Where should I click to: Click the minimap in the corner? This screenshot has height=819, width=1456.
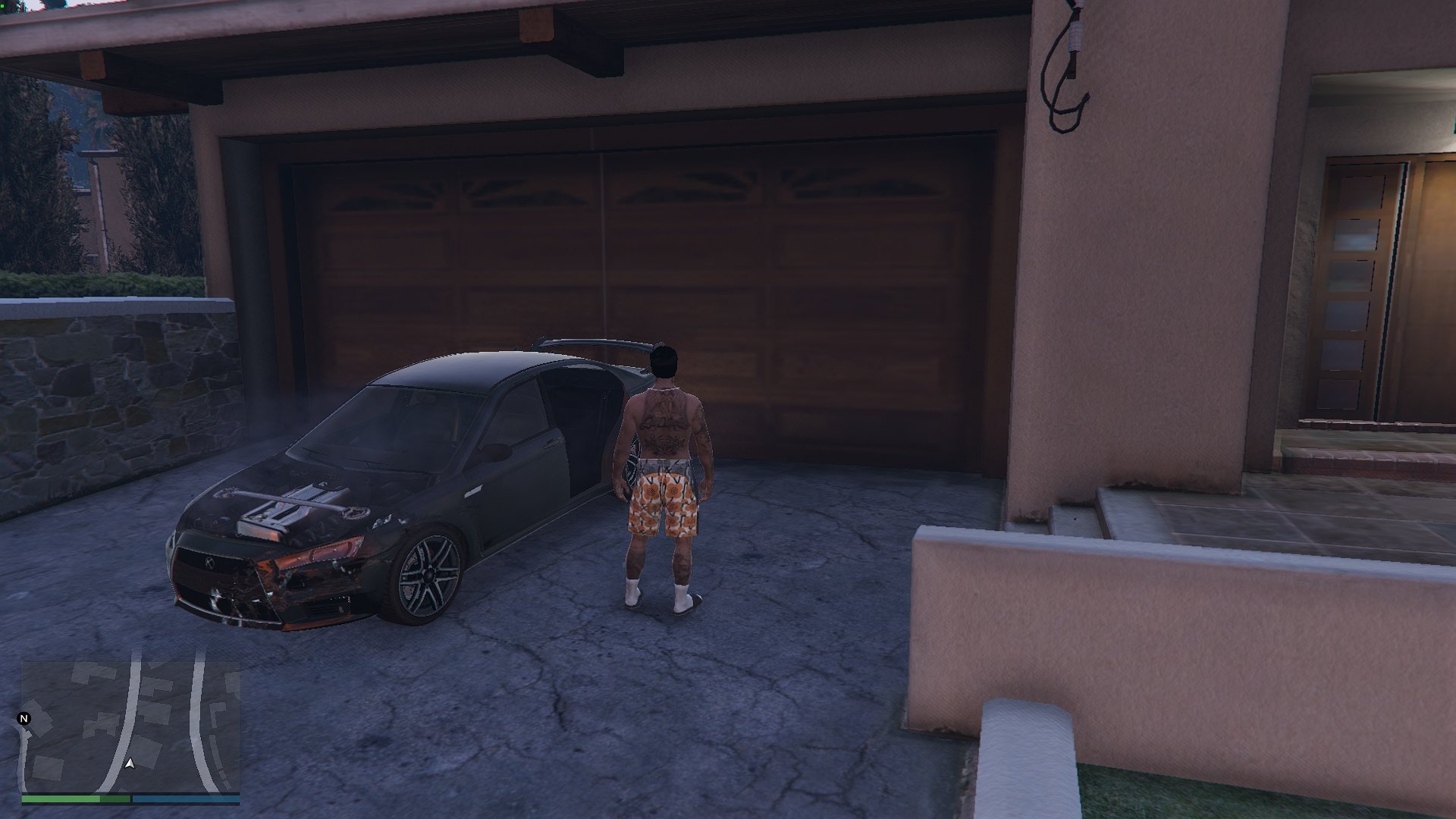pos(130,726)
